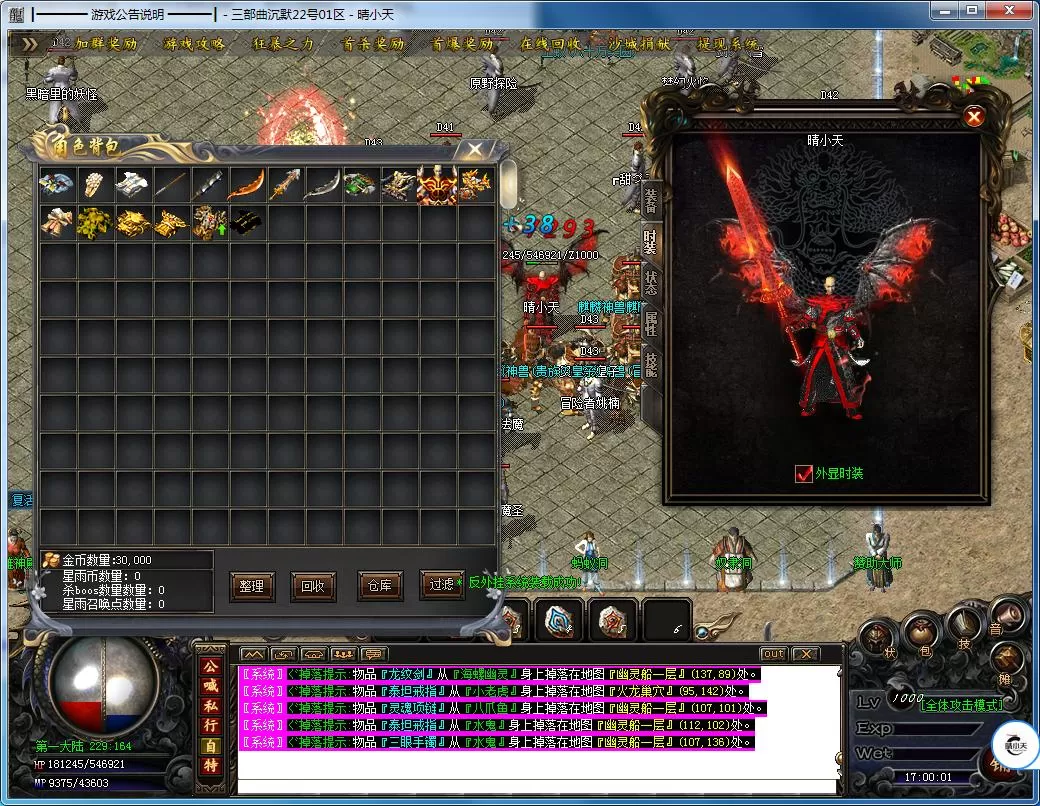Switch to the 状态 status tab
The height and width of the screenshot is (806, 1040).
651,282
